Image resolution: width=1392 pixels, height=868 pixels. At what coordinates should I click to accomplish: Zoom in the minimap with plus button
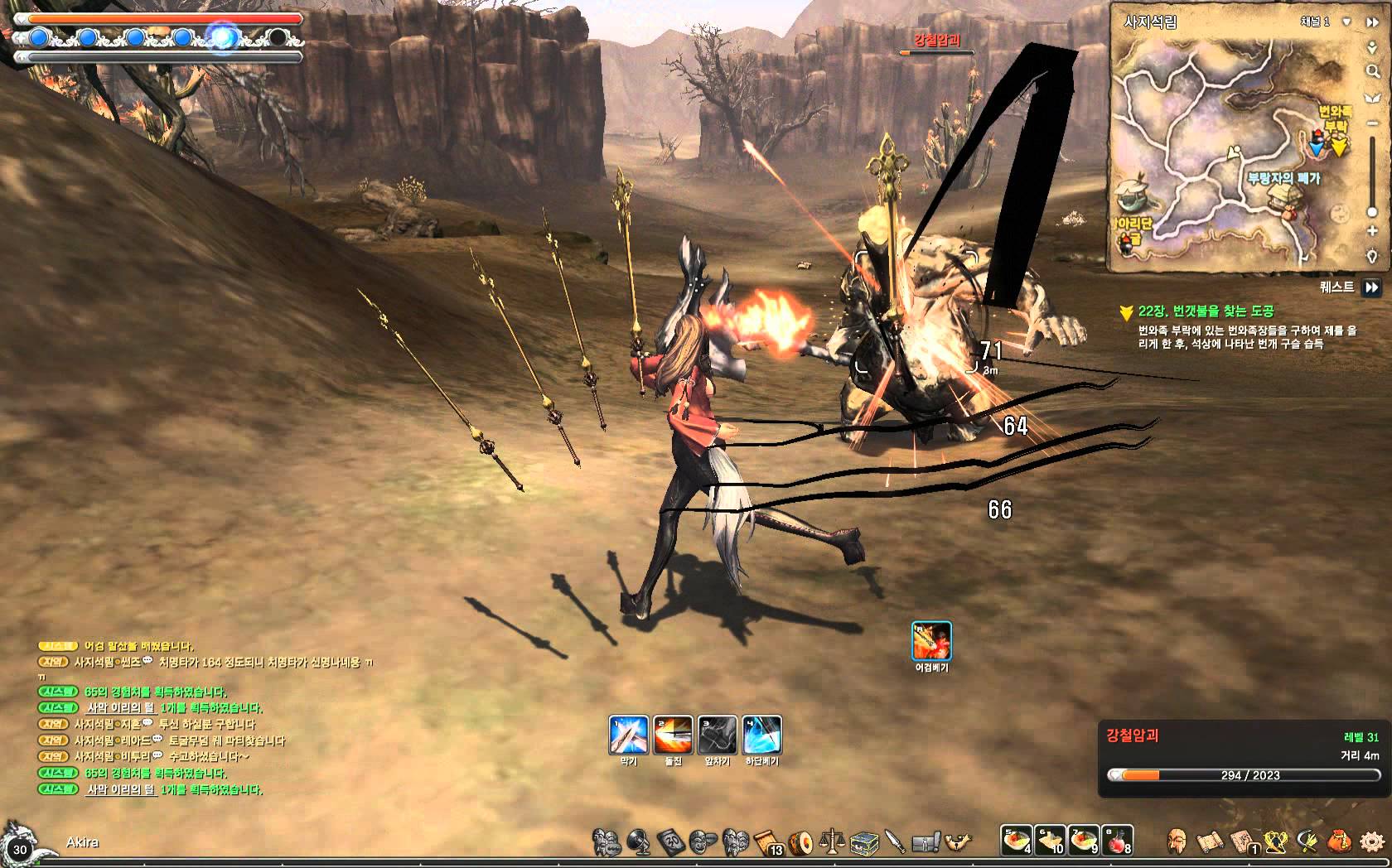(1372, 231)
